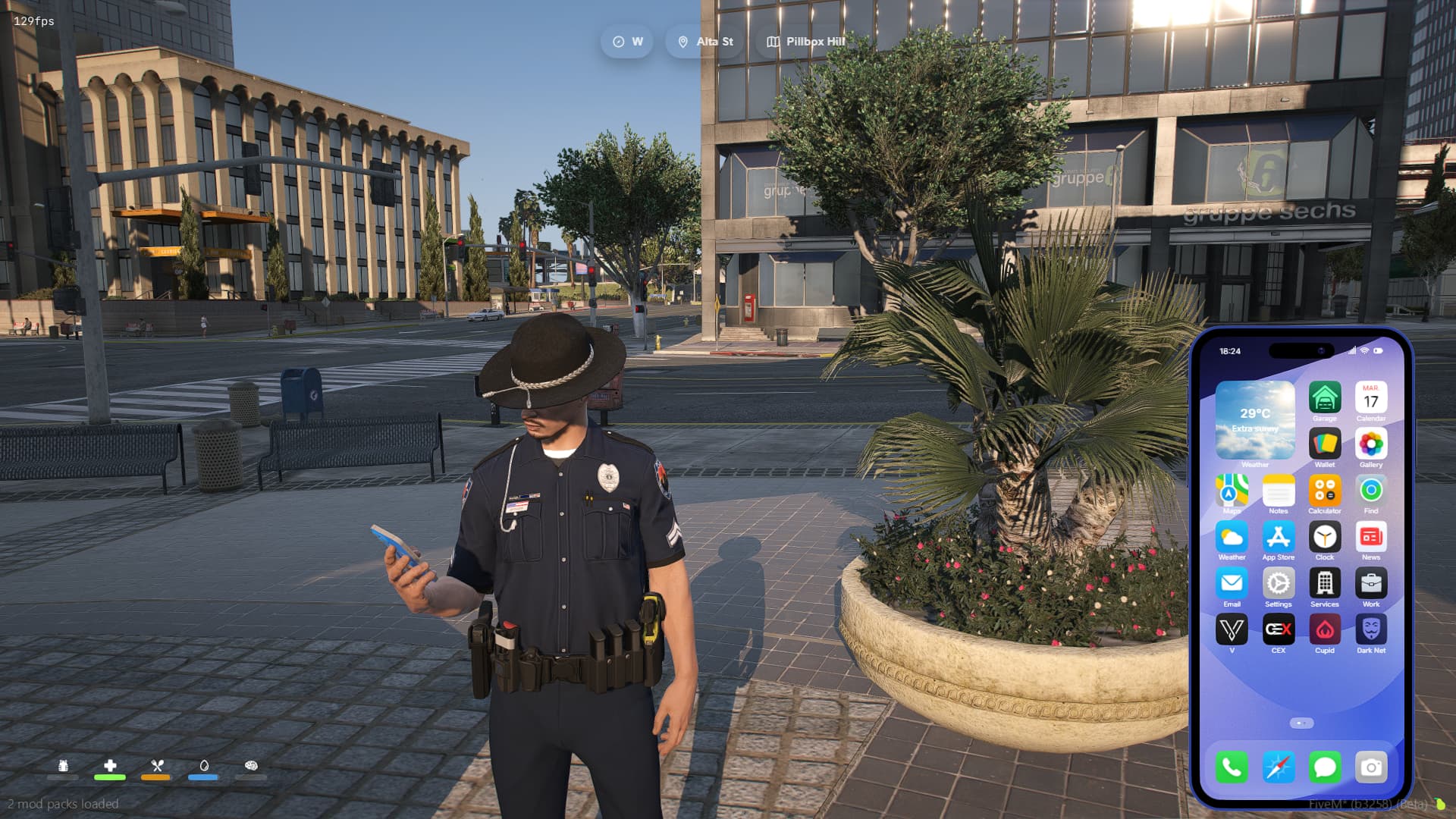The height and width of the screenshot is (819, 1456).
Task: Launch the Calculator app
Action: (x=1324, y=491)
